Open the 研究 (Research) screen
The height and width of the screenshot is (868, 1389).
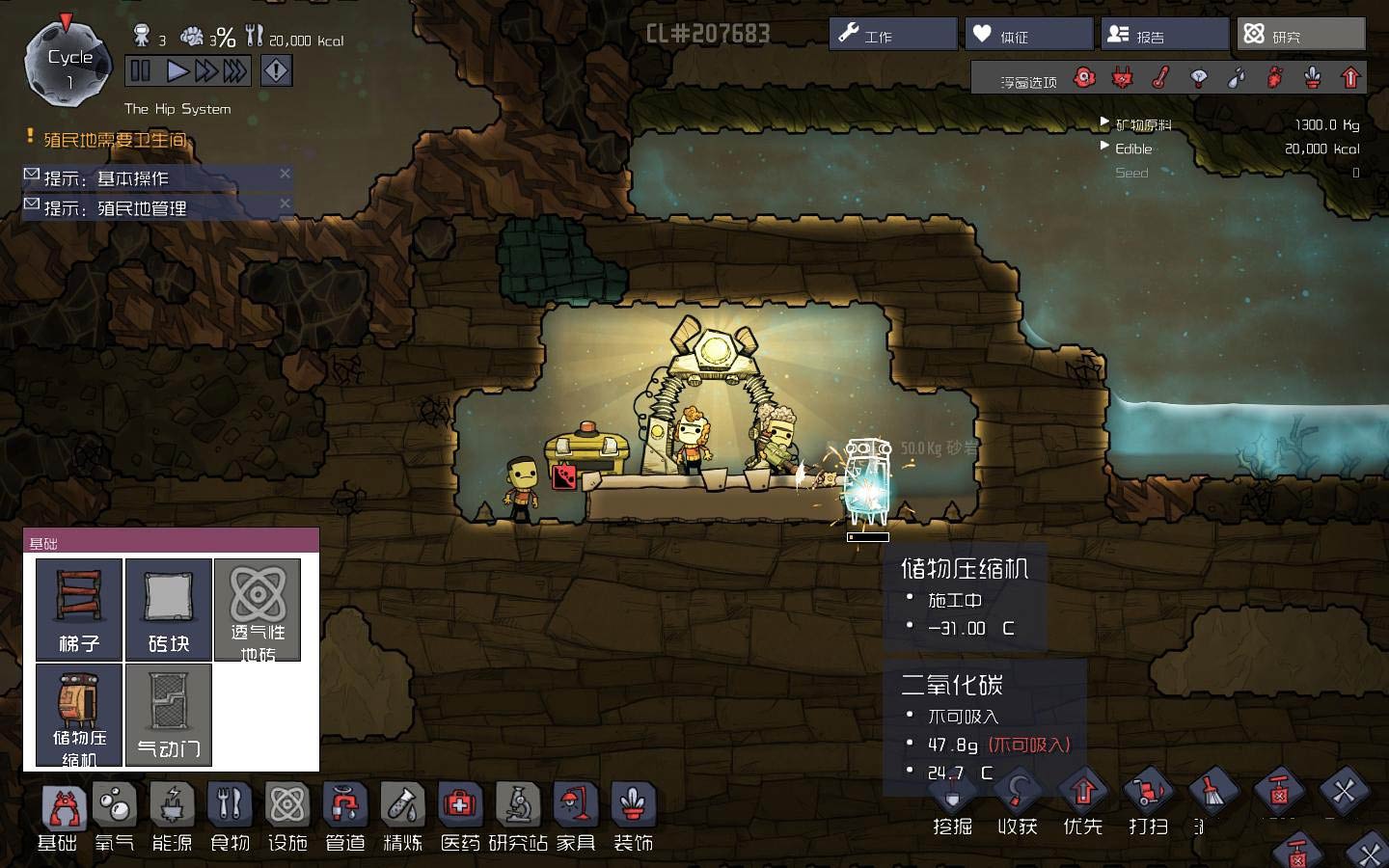(x=1300, y=35)
